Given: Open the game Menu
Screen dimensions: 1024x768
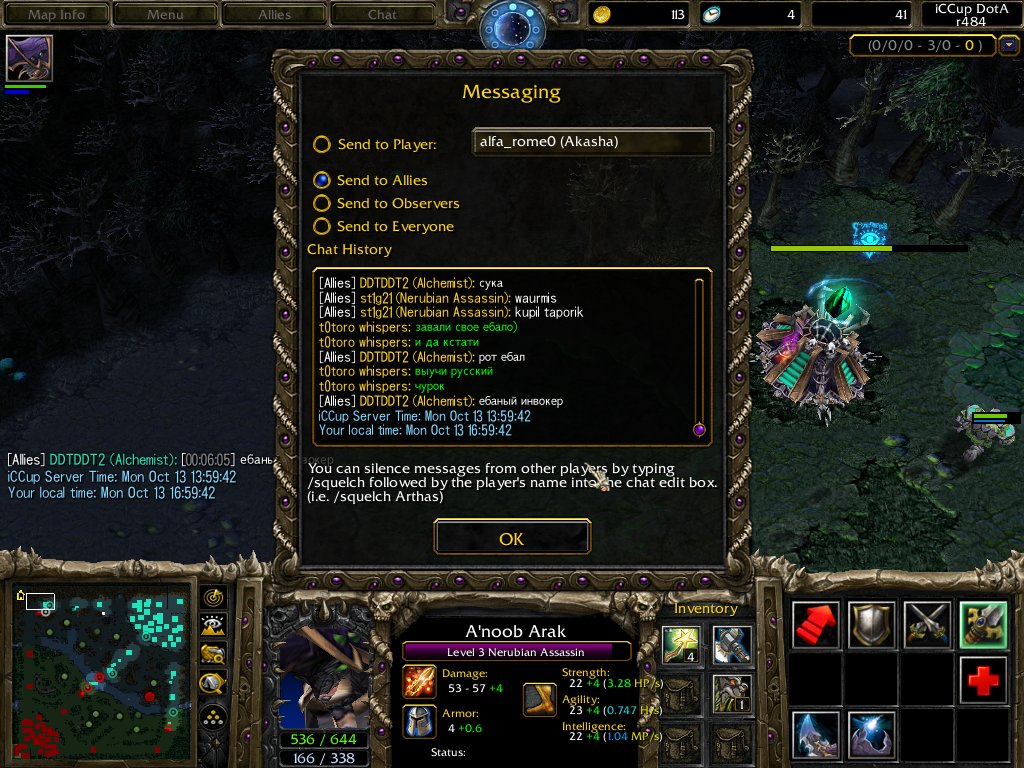Looking at the screenshot, I should pyautogui.click(x=165, y=14).
